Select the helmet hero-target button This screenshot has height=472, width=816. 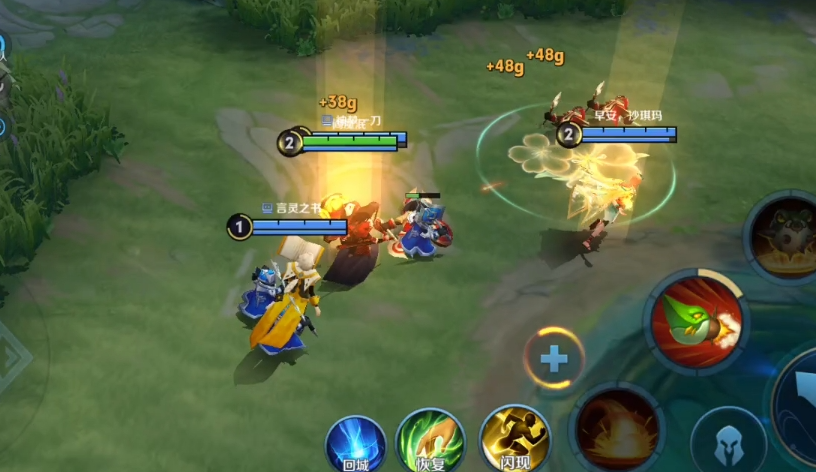(x=728, y=441)
